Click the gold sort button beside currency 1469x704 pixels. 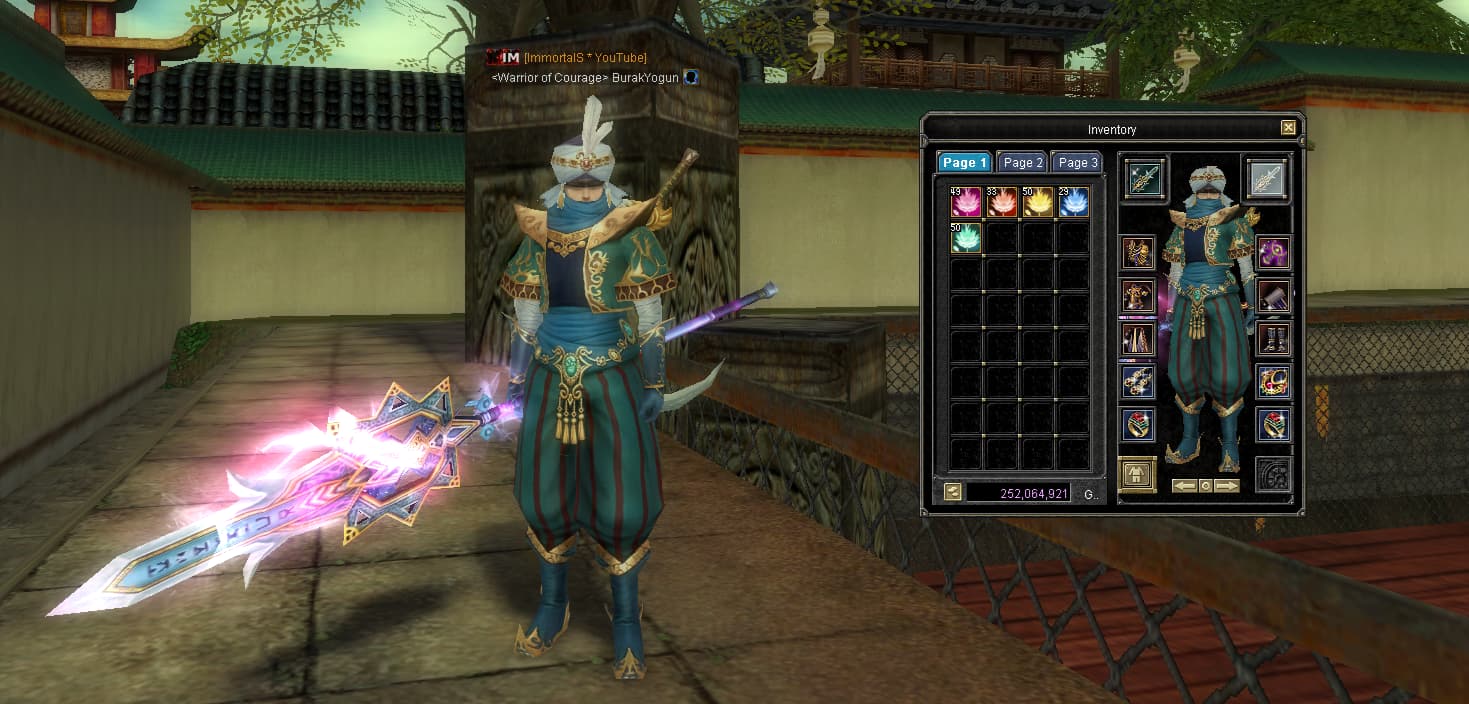[x=952, y=492]
